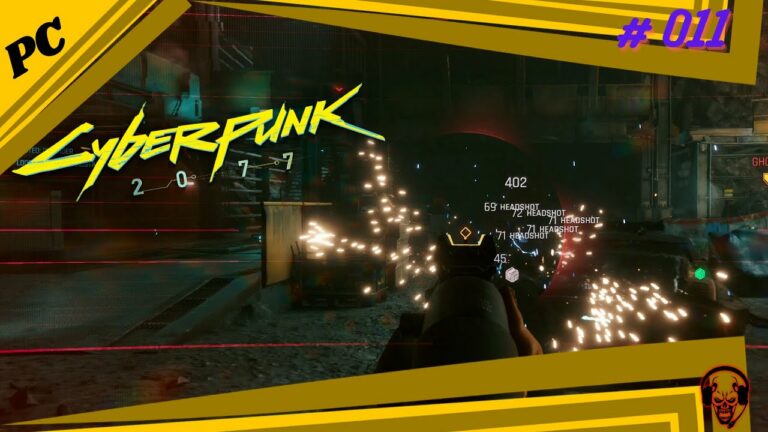Click the green hexagon HUD marker
This screenshot has width=768, height=432.
(700, 273)
